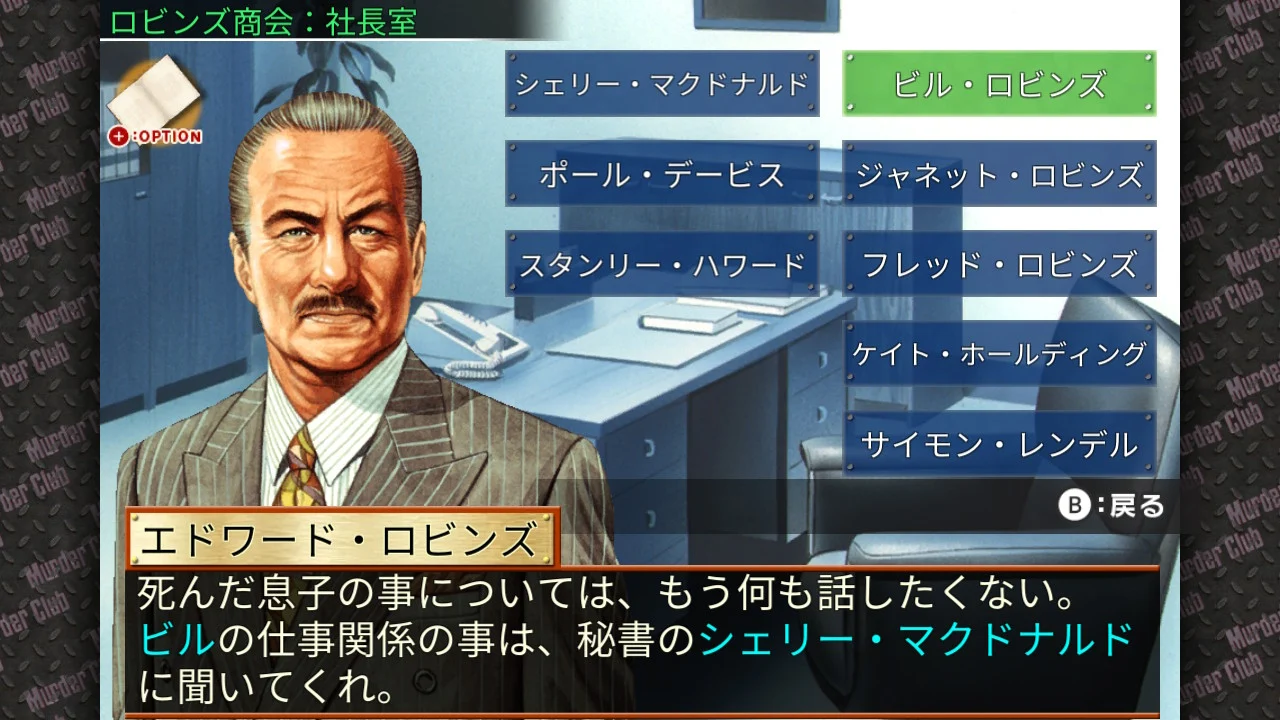1280x720 pixels.
Task: Choose the フレッド・ロビンズ question option
Action: point(1000,262)
